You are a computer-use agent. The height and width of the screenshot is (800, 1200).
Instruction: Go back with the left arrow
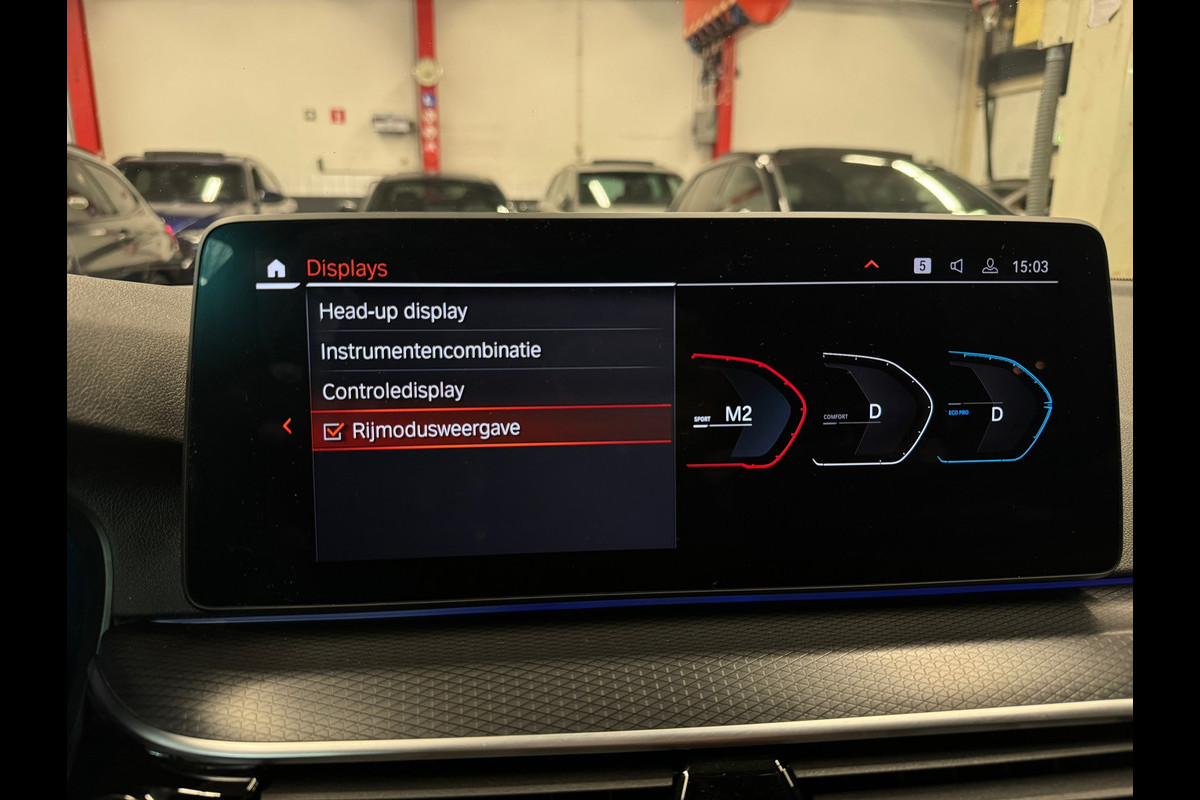(287, 426)
